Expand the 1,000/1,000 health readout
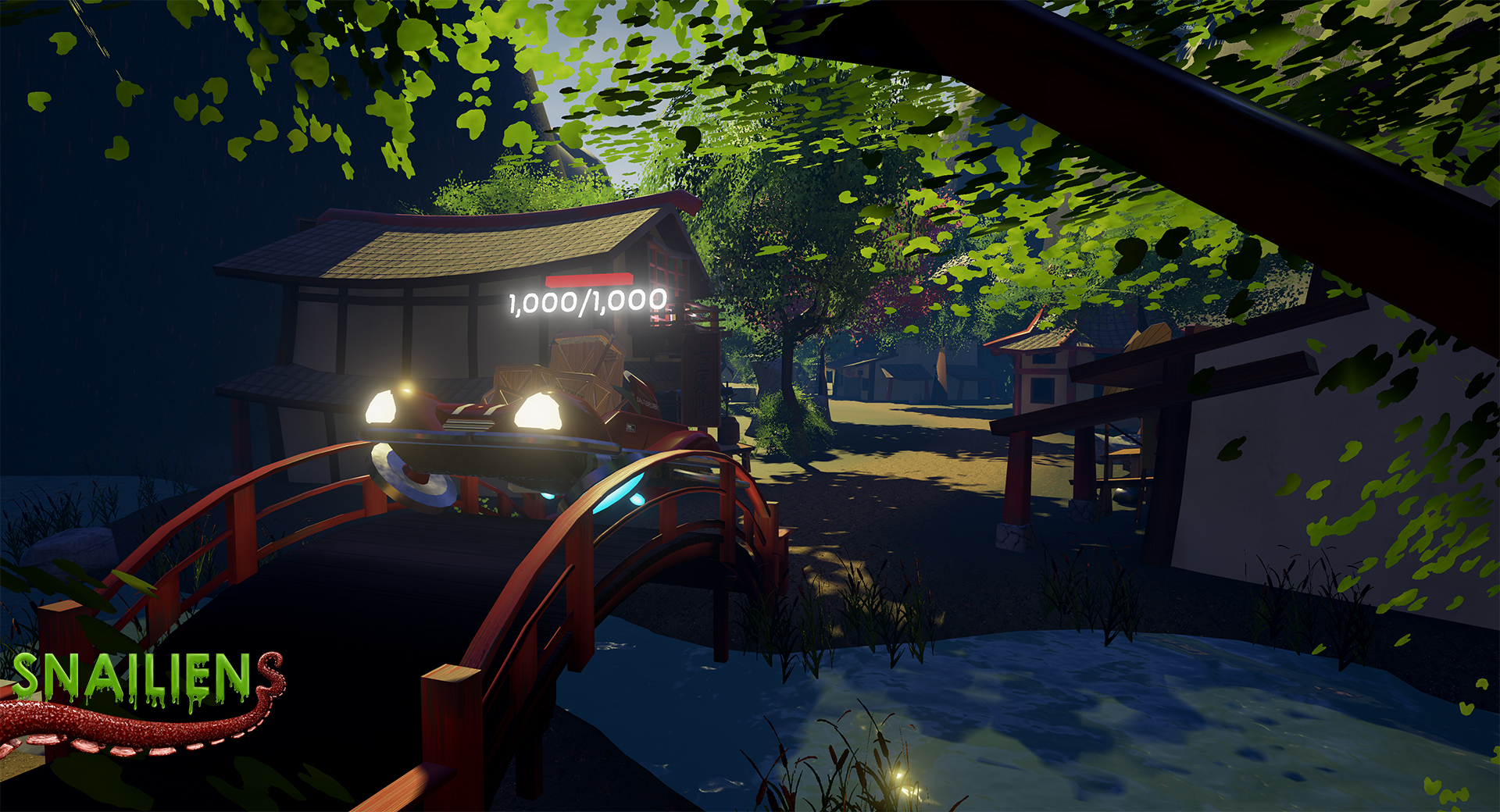The image size is (1500, 812). click(x=586, y=300)
